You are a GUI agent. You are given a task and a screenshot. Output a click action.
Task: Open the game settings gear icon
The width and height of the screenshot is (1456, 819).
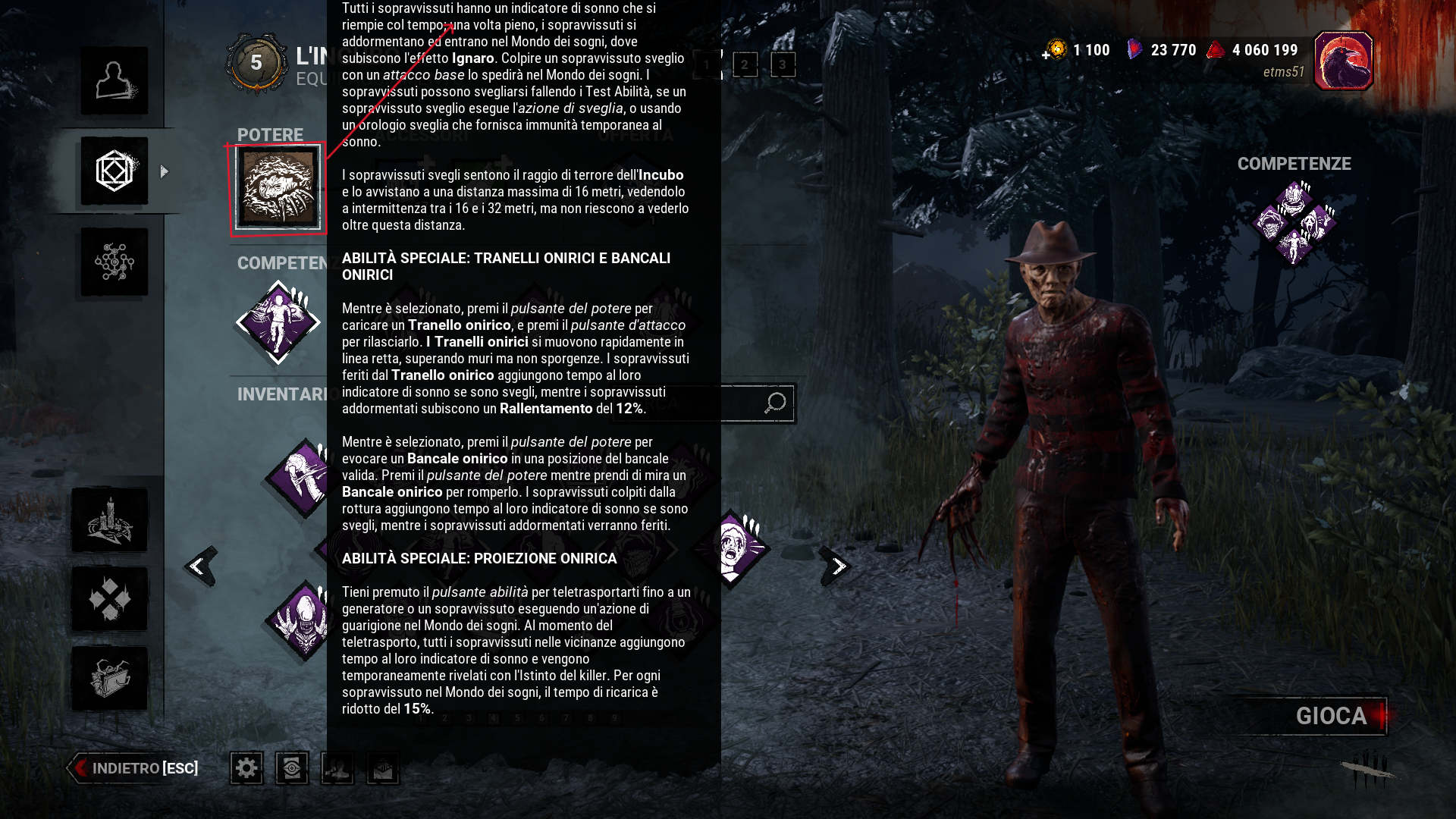click(x=246, y=767)
